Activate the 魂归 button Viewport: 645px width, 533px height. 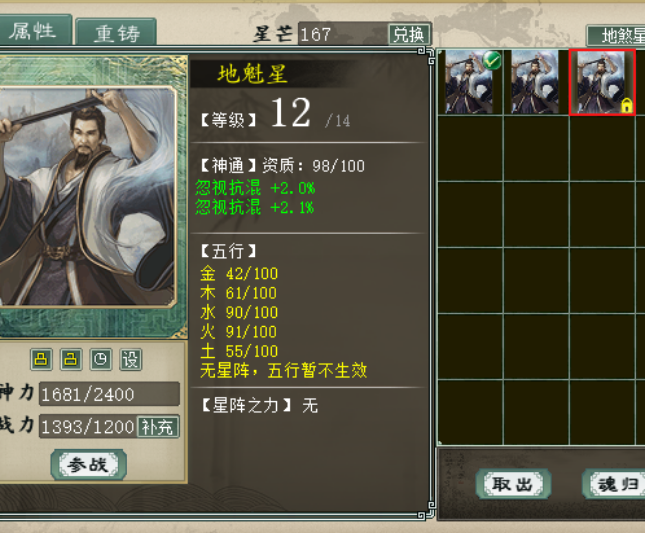tap(614, 484)
